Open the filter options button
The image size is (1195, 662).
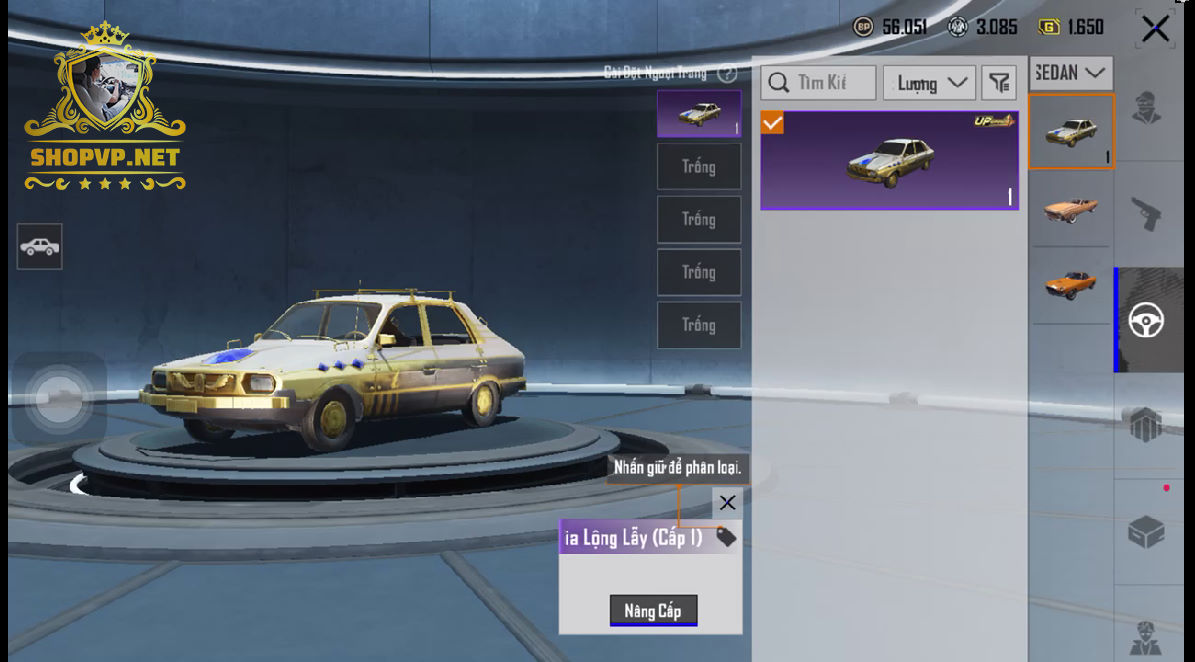998,83
